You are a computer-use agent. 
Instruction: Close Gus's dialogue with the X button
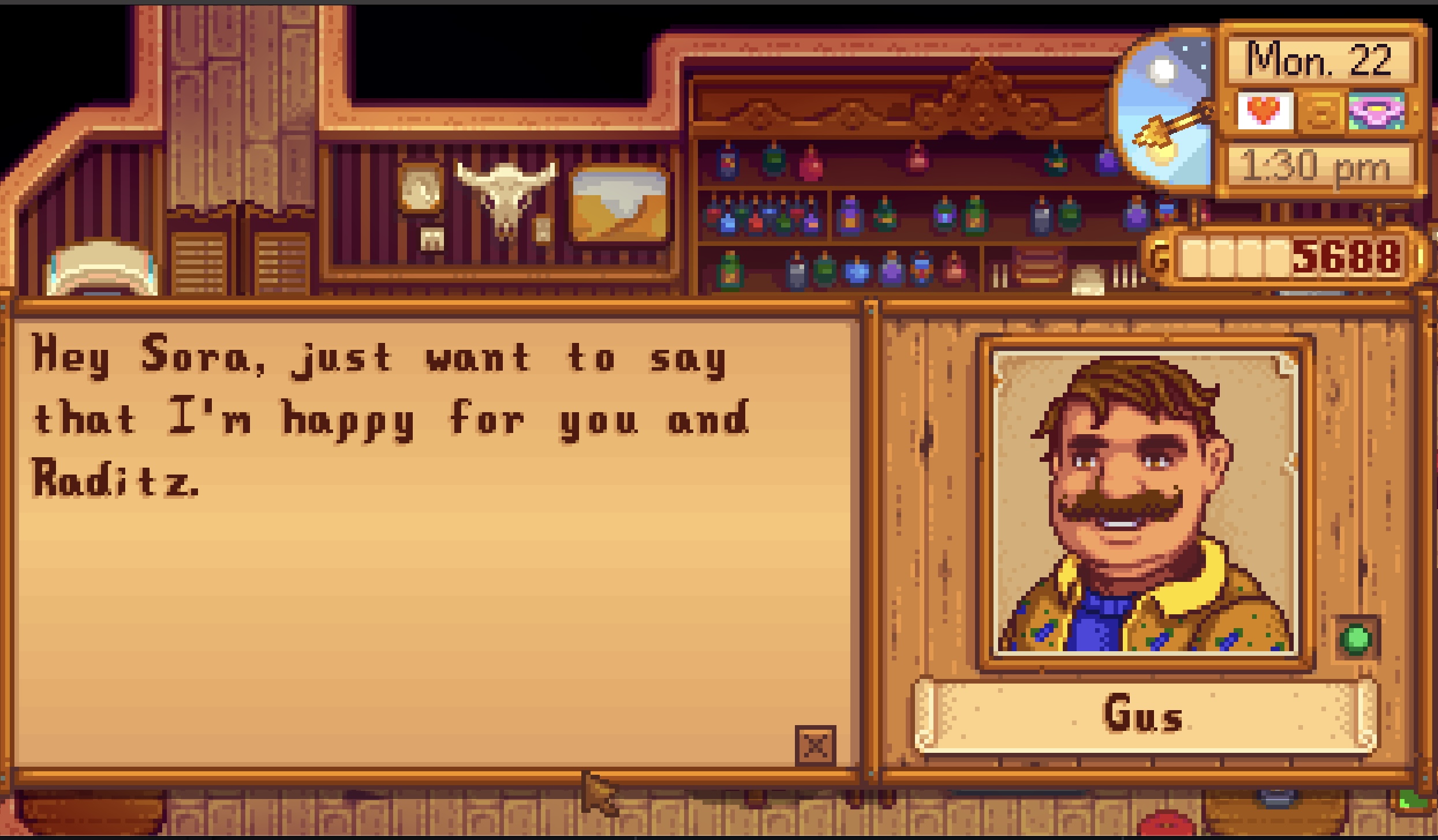pyautogui.click(x=815, y=746)
